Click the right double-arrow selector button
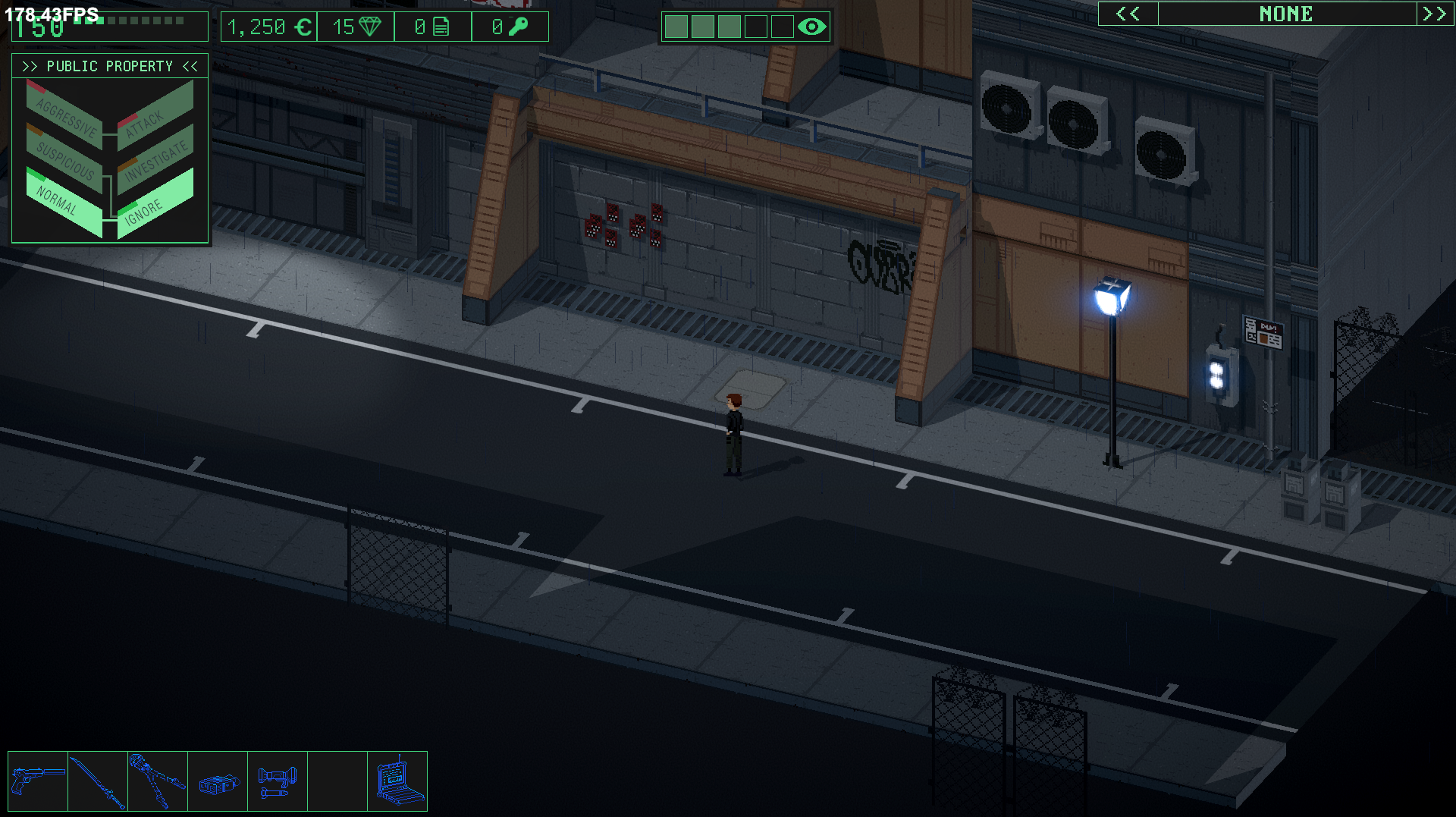1456x817 pixels. (1433, 14)
